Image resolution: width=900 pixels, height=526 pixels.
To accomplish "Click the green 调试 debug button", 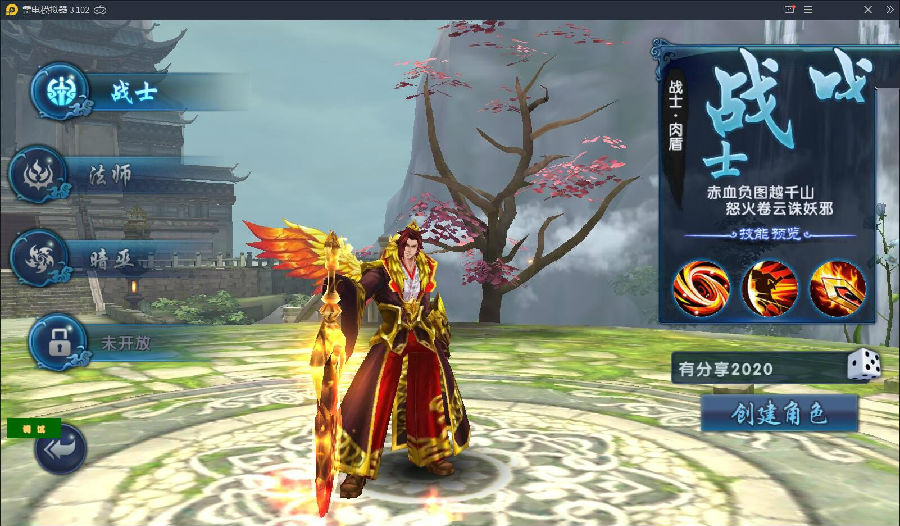I will tap(34, 428).
